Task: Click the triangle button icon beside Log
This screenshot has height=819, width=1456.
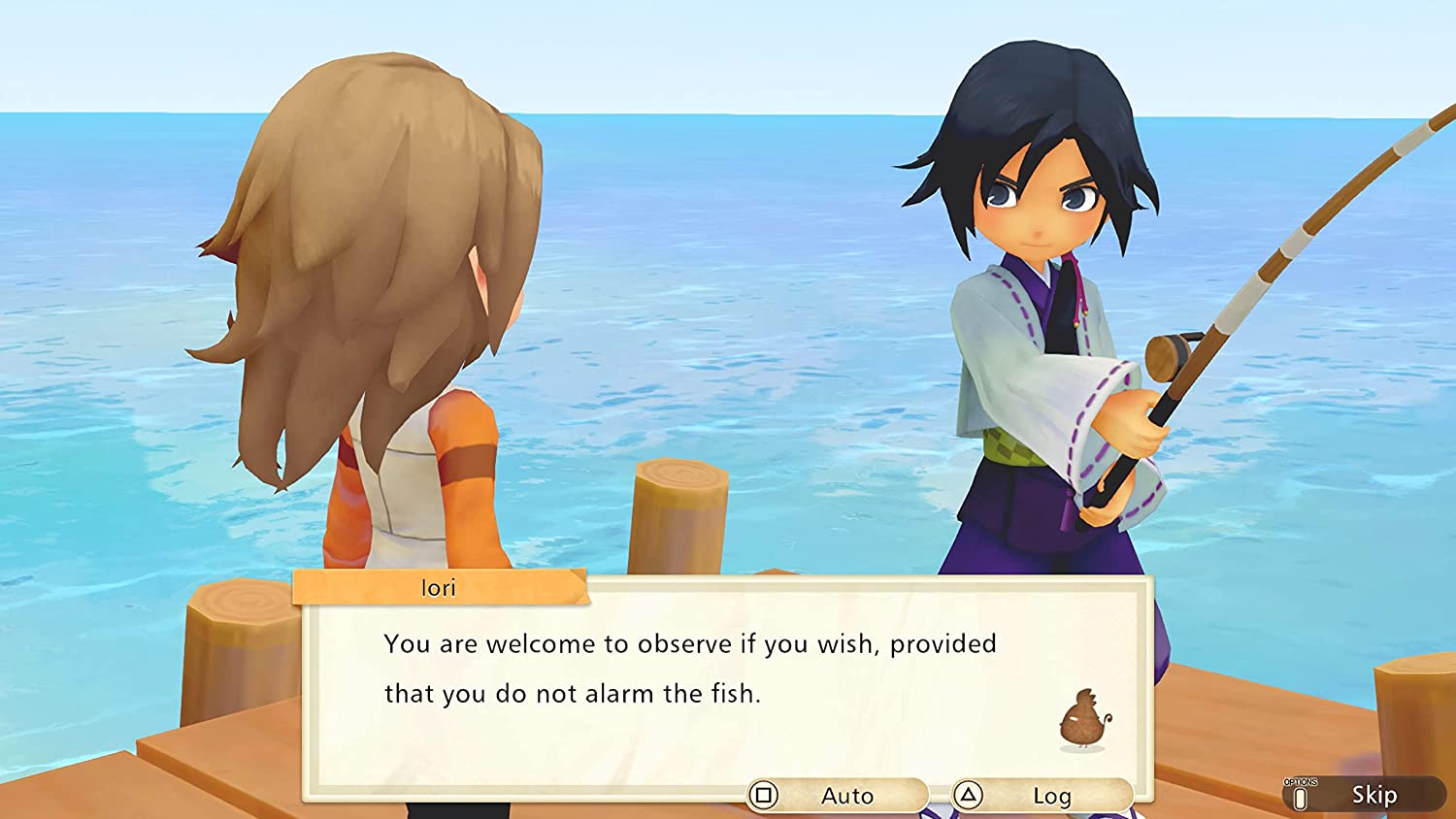Action: point(971,796)
